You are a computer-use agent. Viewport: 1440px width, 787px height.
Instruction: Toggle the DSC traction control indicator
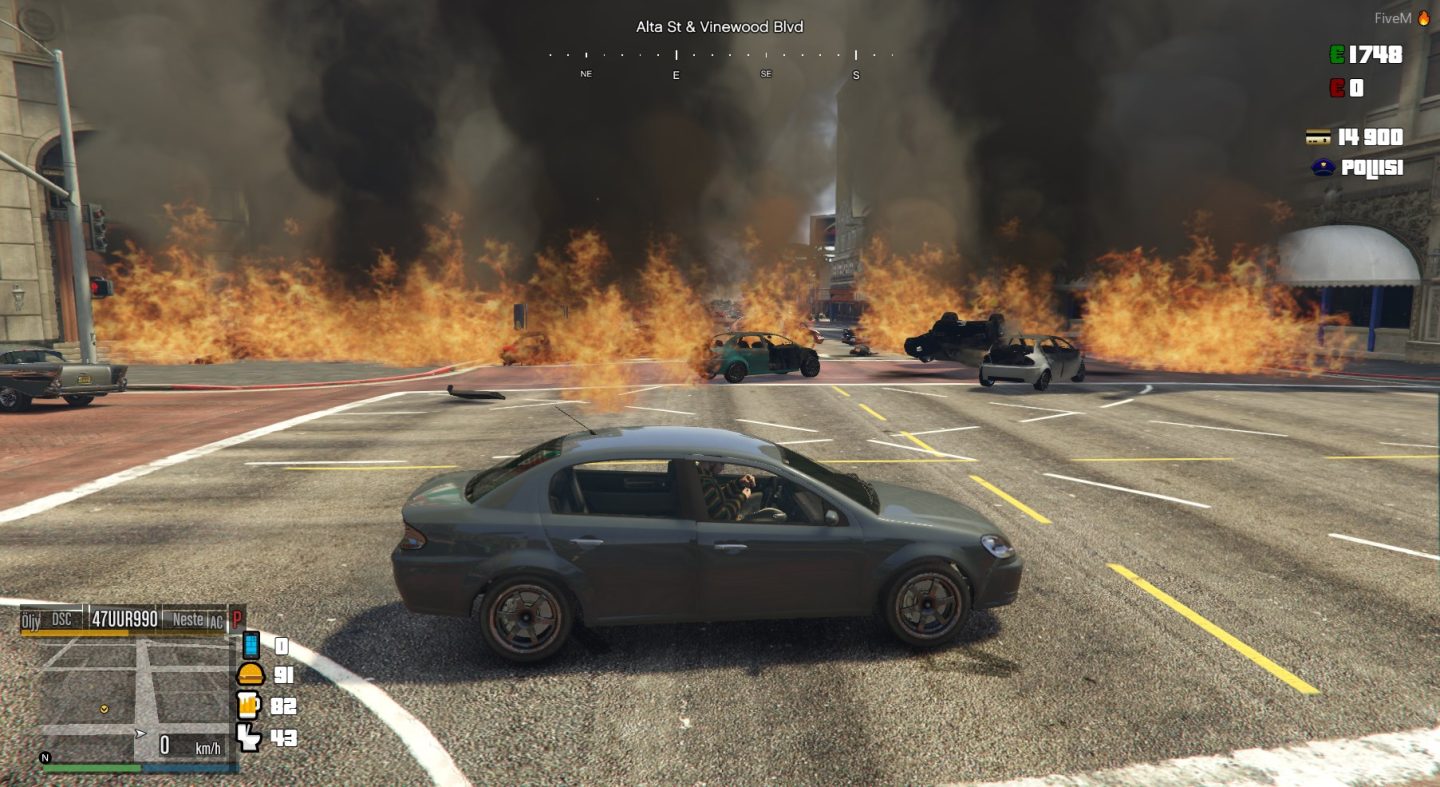tap(61, 619)
